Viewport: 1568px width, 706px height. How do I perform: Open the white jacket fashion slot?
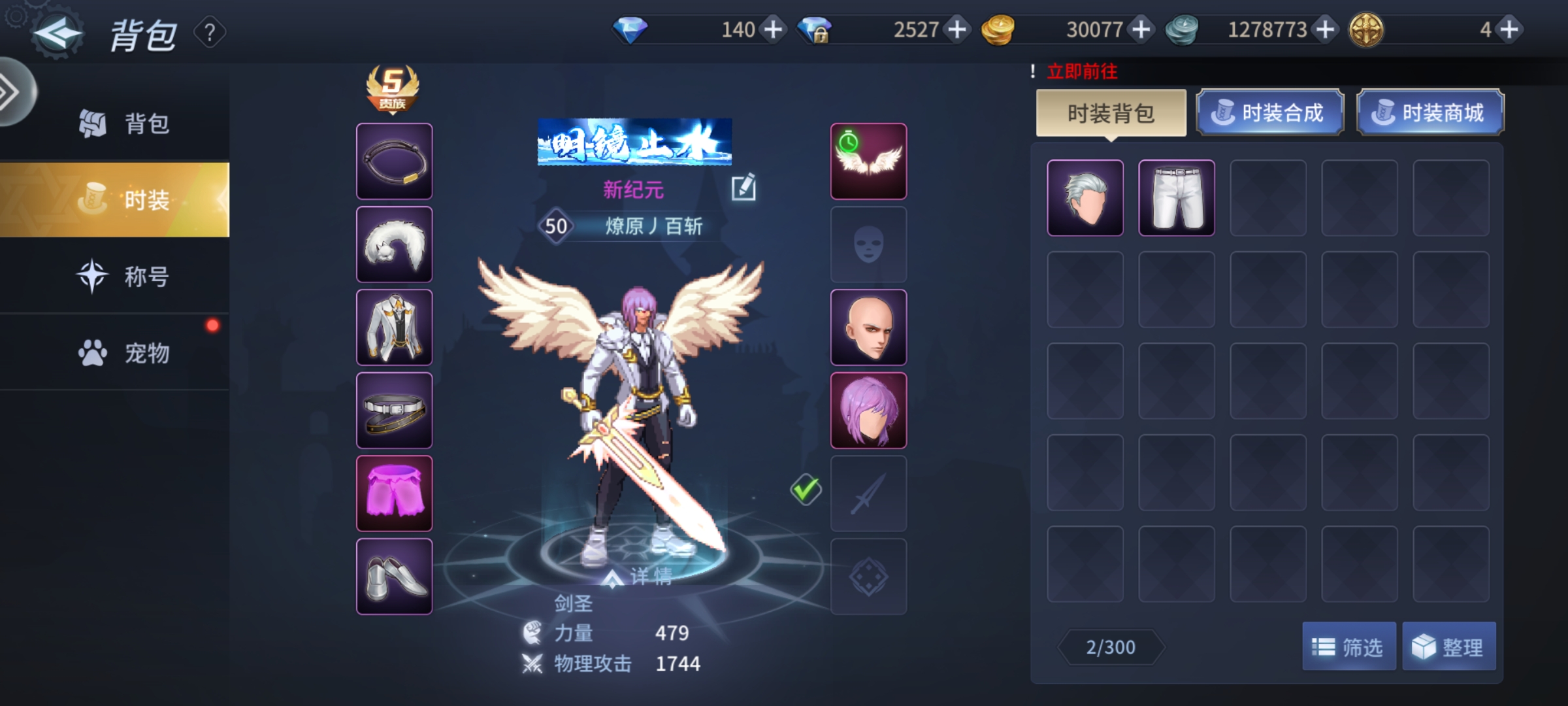click(393, 327)
